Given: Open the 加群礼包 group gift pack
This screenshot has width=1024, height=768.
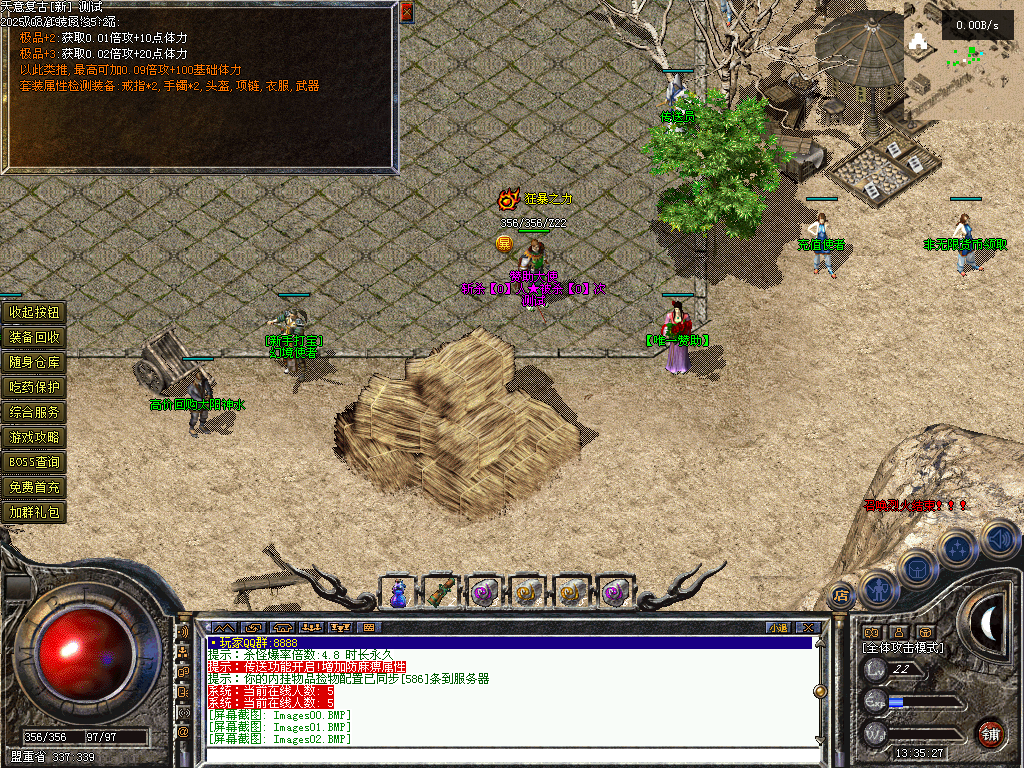Looking at the screenshot, I should (35, 512).
